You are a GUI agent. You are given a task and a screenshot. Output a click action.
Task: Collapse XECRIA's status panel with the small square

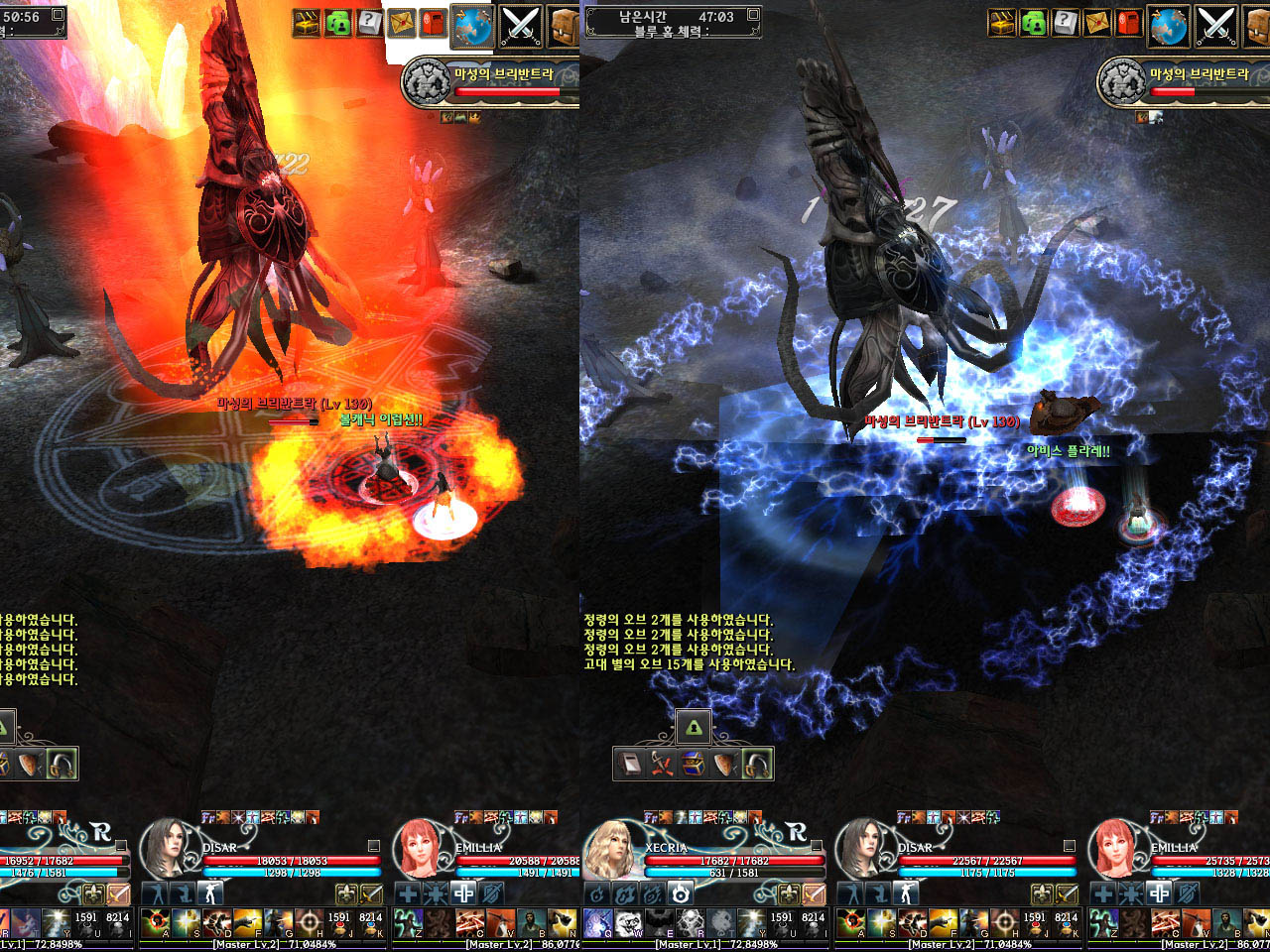tap(817, 846)
